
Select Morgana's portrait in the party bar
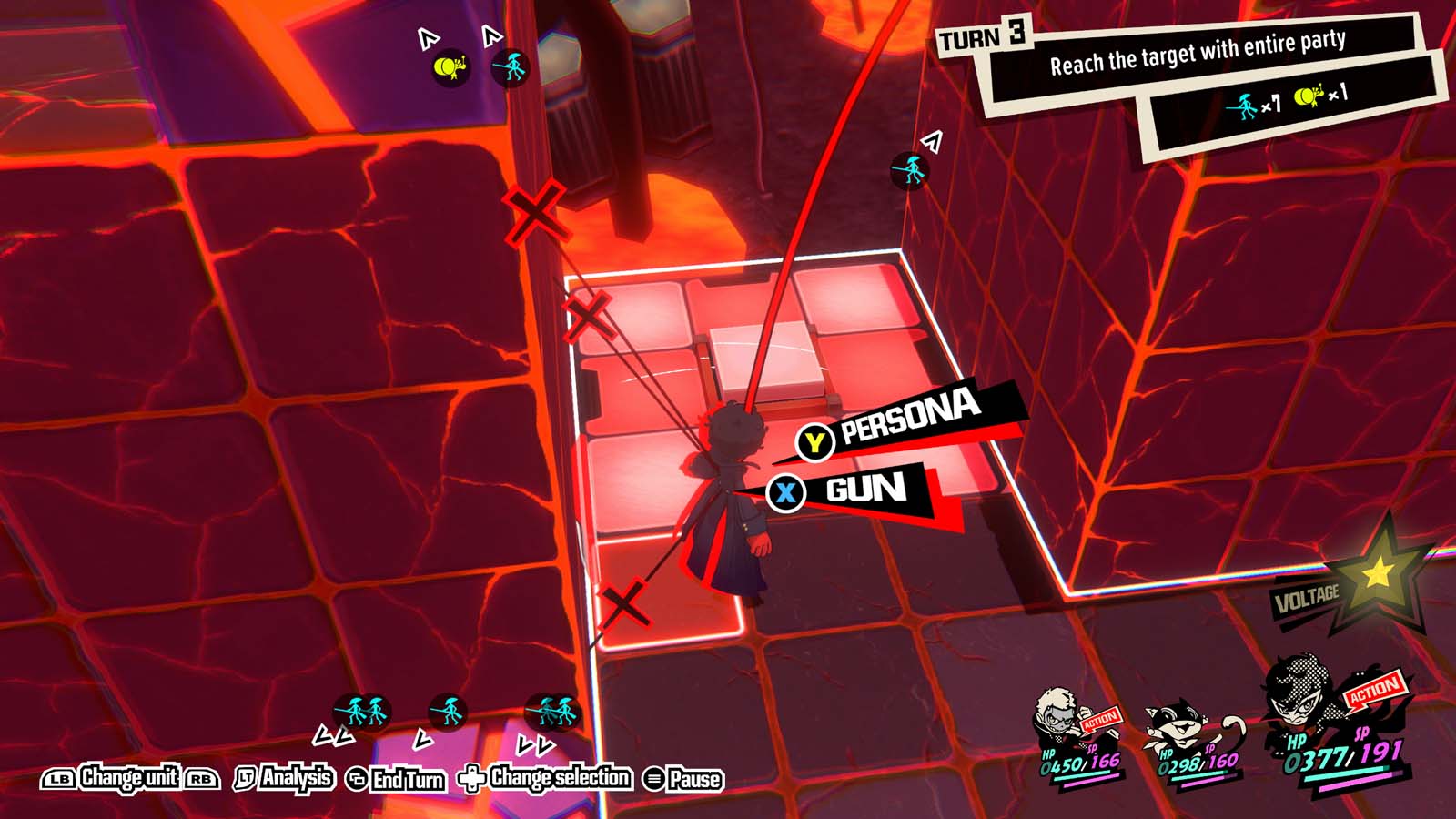pos(1174,721)
